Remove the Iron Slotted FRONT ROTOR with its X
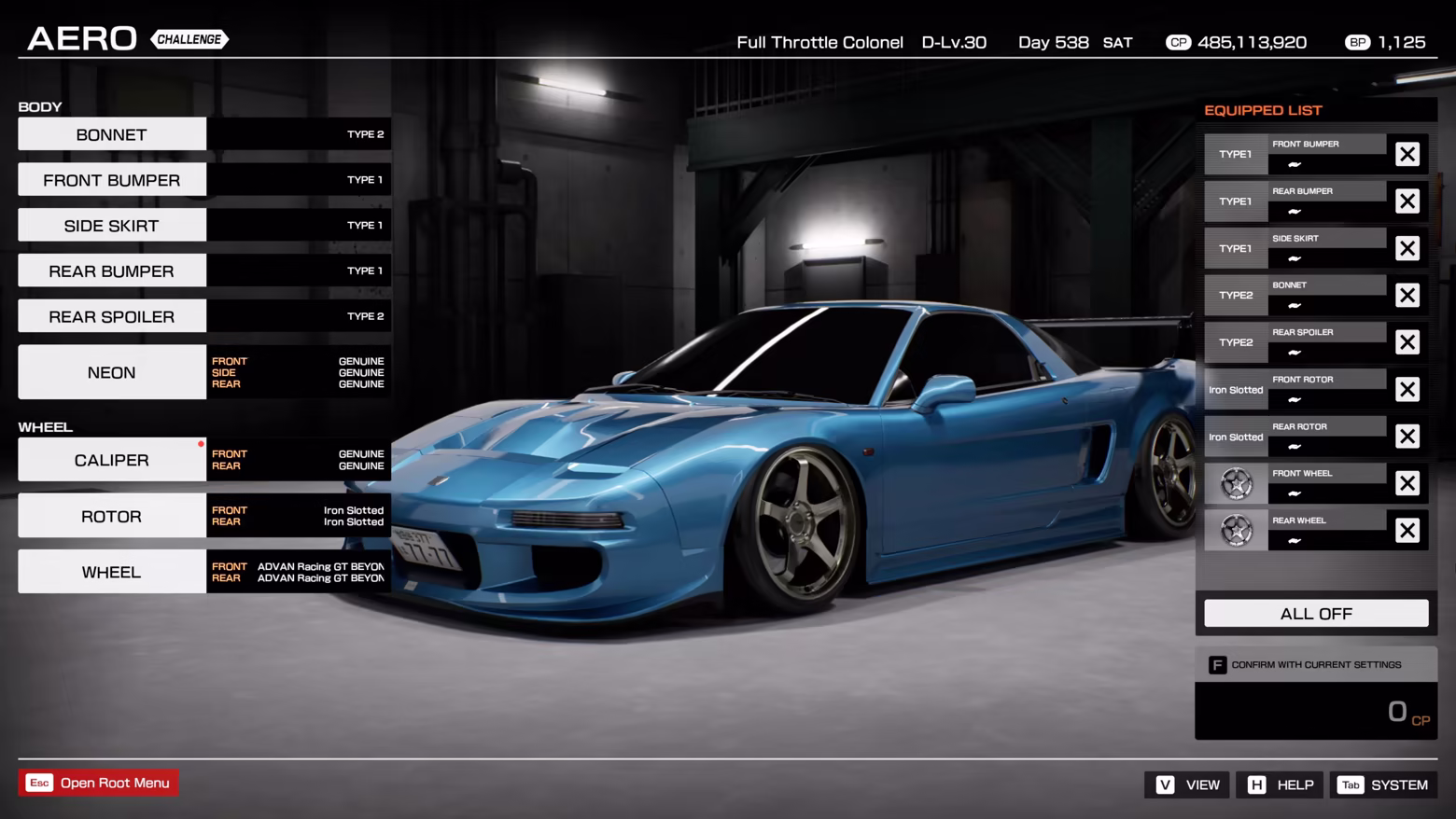Image resolution: width=1456 pixels, height=819 pixels. [1407, 389]
